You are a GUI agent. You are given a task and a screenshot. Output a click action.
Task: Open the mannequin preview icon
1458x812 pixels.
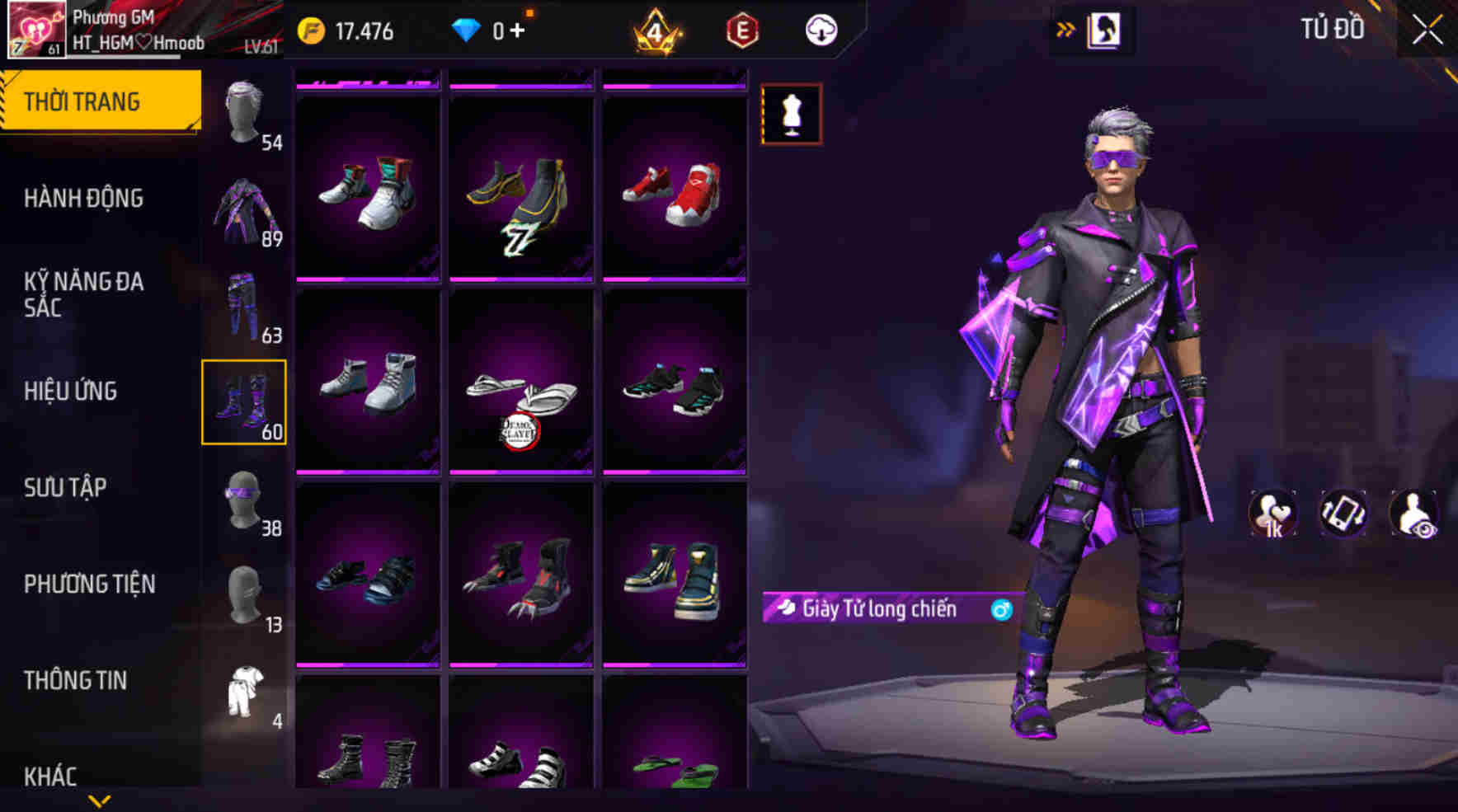click(792, 117)
